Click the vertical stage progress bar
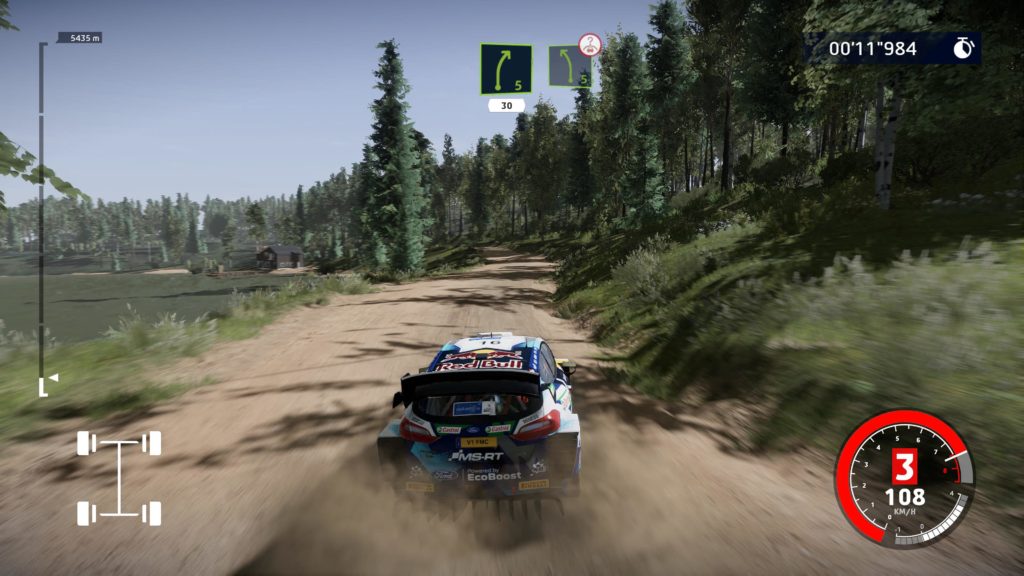This screenshot has height=576, width=1024. (x=42, y=215)
